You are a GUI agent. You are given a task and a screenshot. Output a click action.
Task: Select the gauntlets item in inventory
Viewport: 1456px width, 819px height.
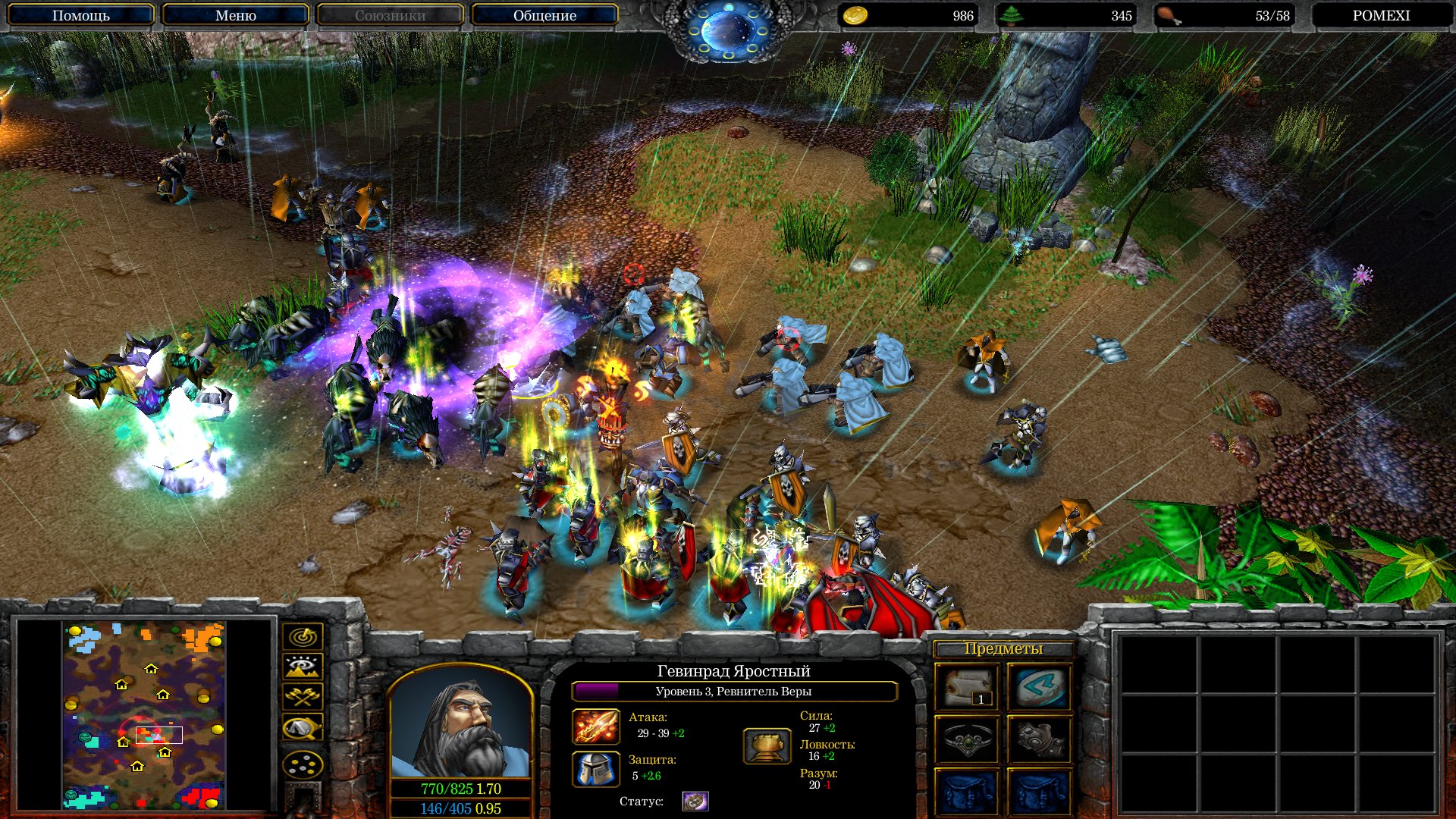coord(1039,739)
